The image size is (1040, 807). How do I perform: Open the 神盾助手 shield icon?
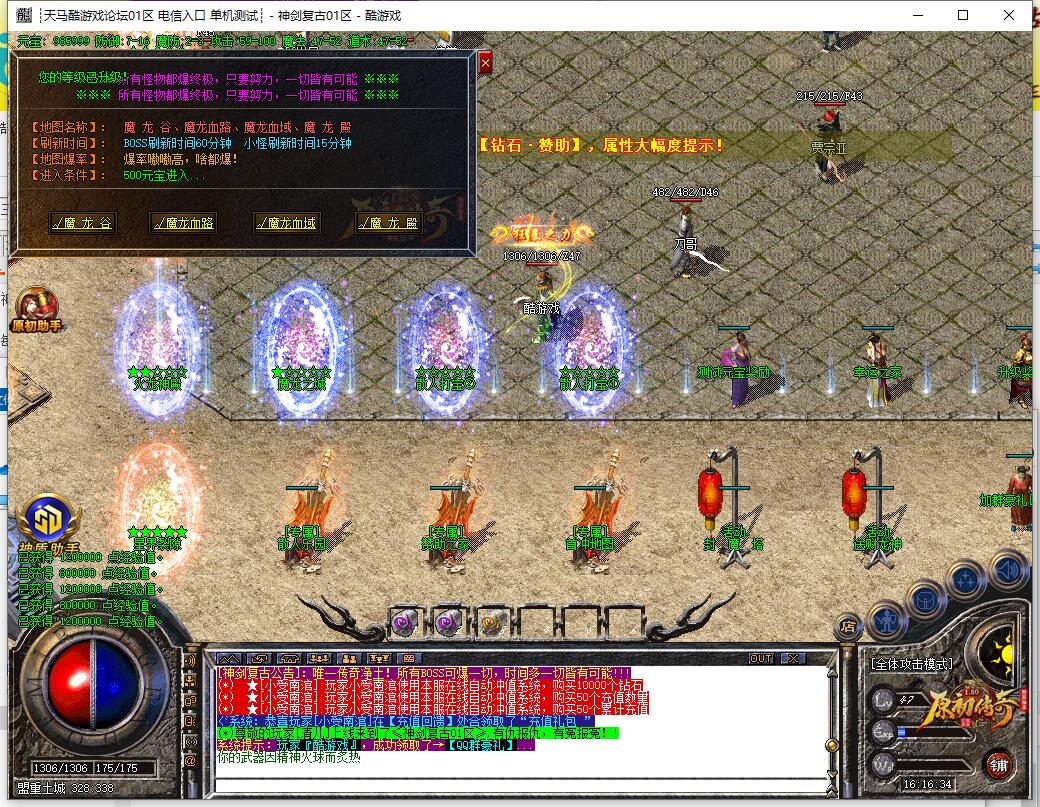[44, 520]
